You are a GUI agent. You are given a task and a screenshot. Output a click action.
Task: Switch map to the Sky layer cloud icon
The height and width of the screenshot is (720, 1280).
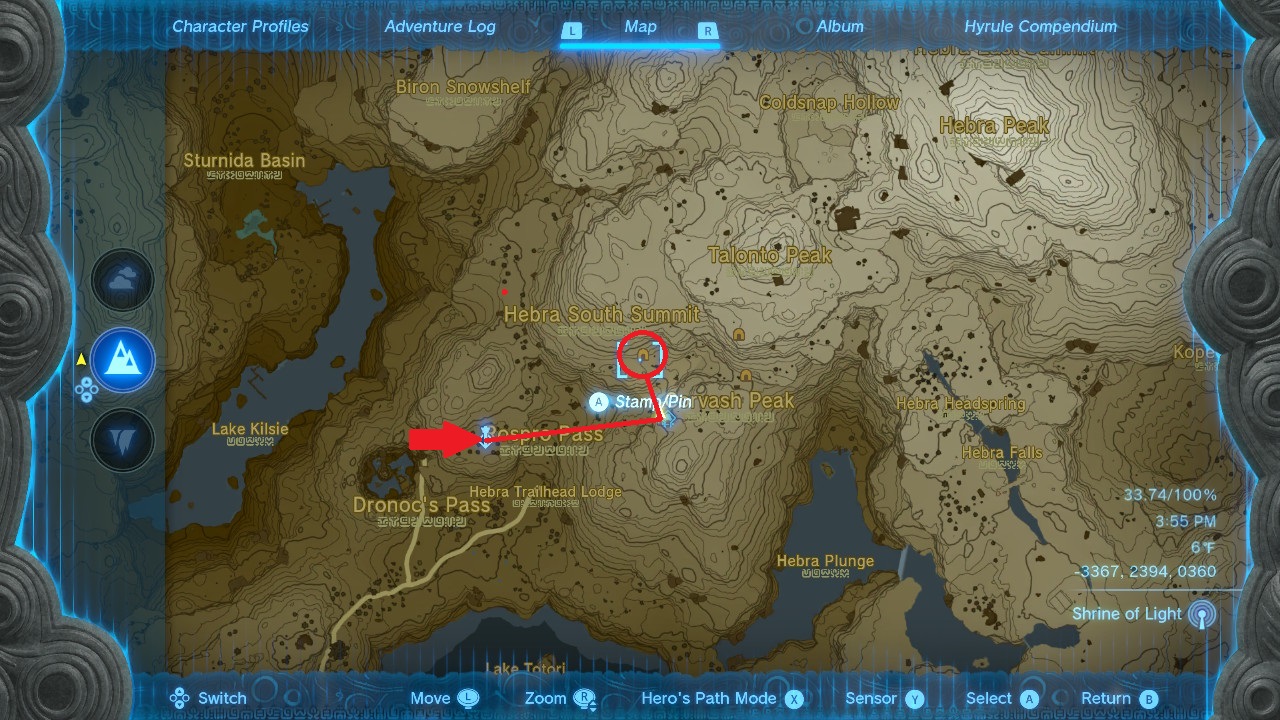(x=123, y=281)
